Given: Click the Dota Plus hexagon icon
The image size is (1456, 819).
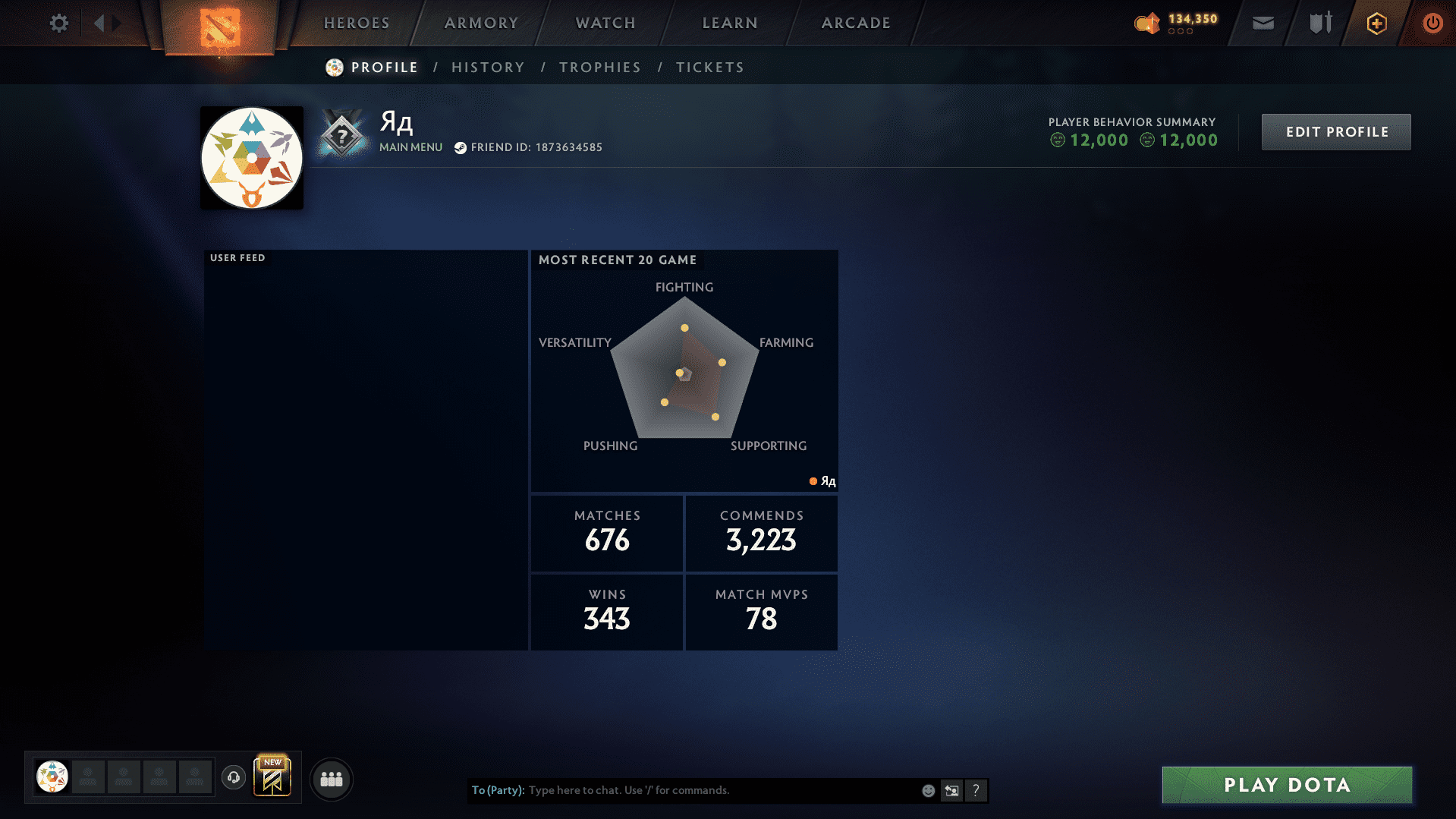Looking at the screenshot, I should (x=1376, y=23).
